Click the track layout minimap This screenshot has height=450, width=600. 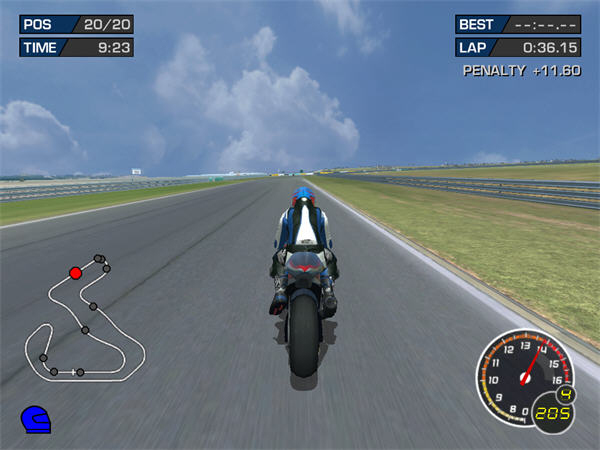(x=85, y=320)
